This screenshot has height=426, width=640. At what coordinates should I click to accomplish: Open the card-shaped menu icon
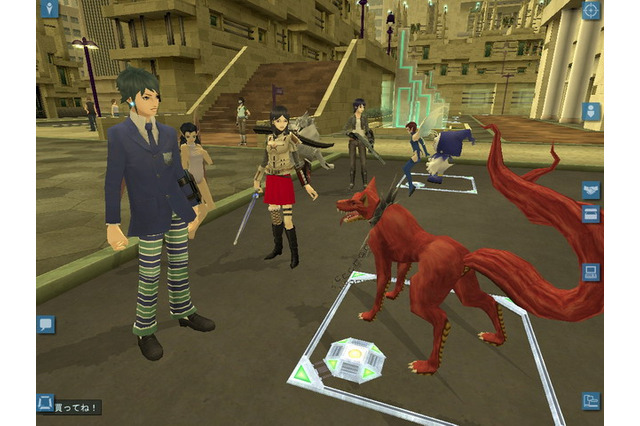click(x=591, y=215)
